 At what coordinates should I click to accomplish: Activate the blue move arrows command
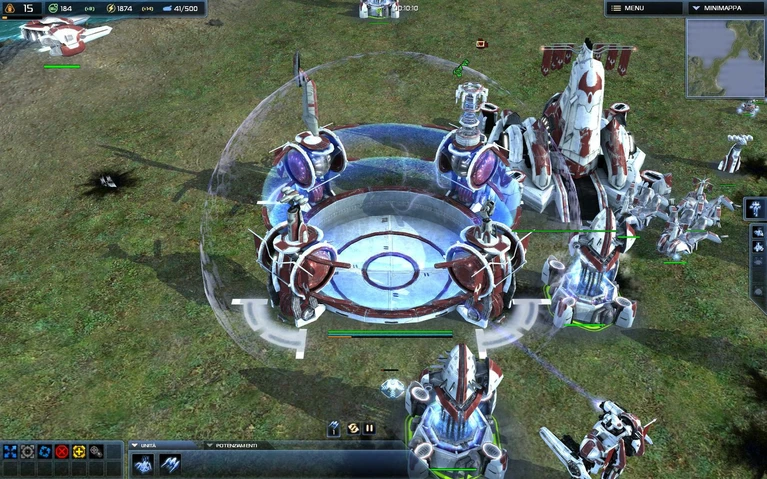10,452
